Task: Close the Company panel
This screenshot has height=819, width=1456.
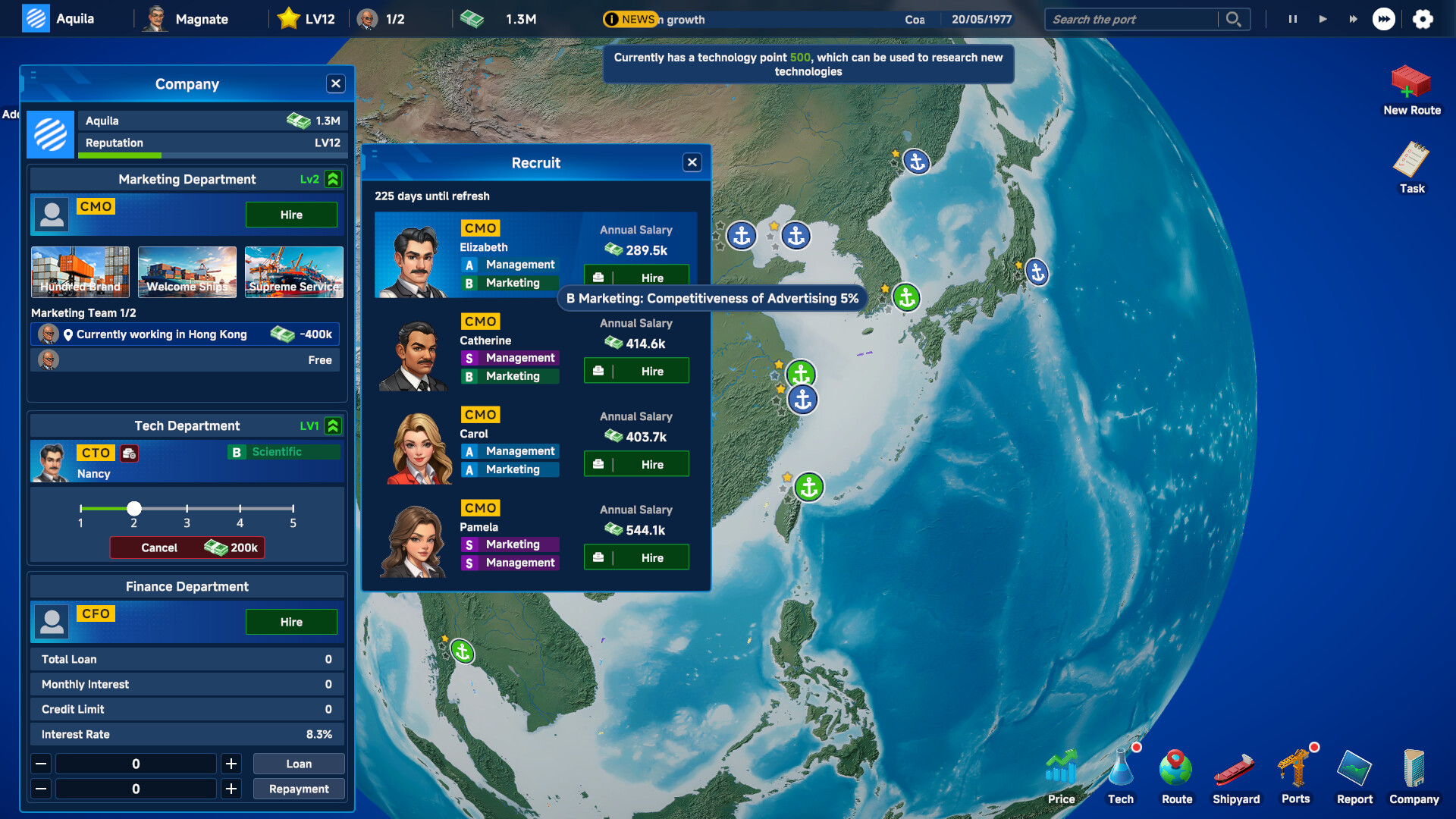Action: [x=336, y=83]
